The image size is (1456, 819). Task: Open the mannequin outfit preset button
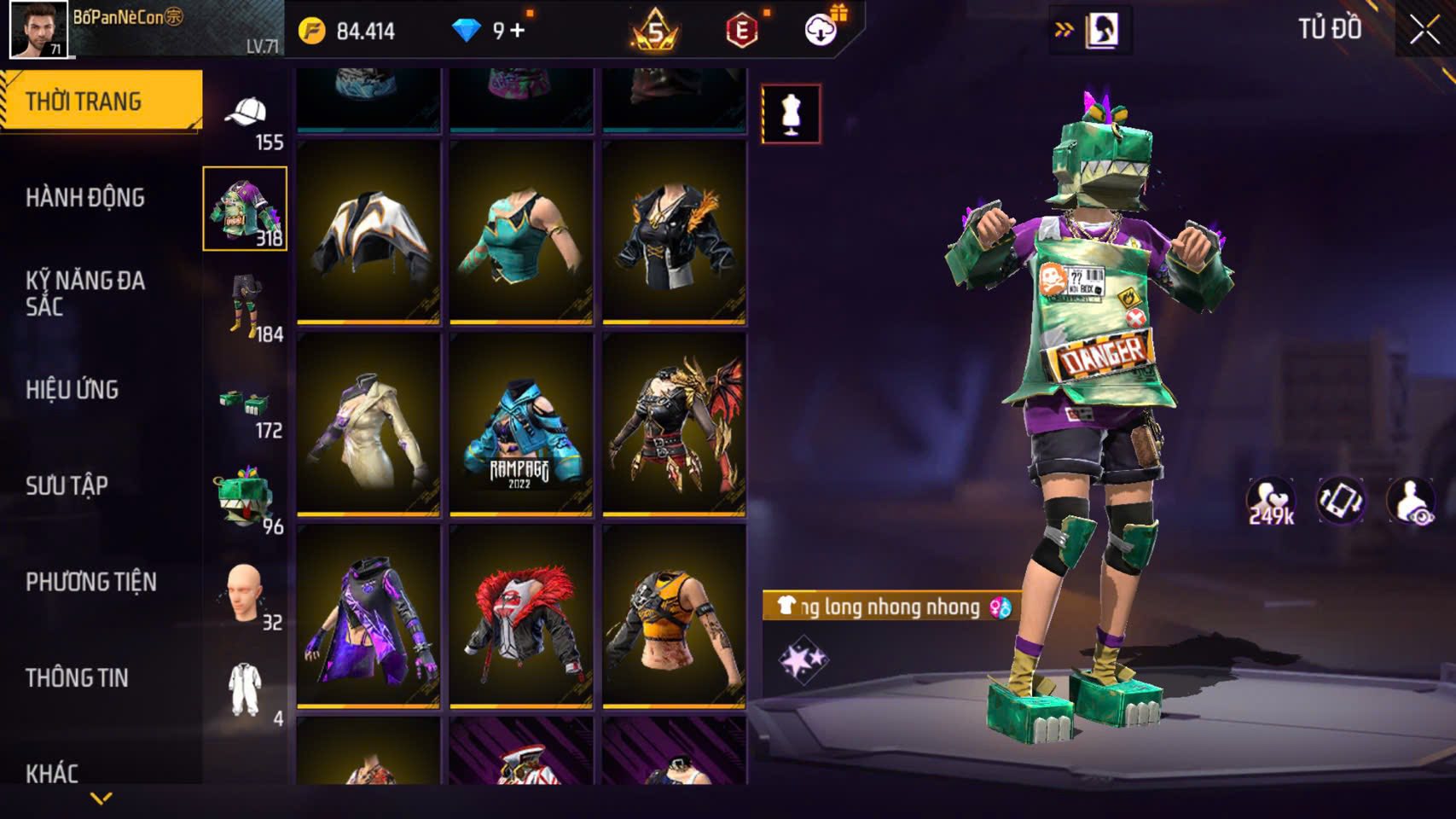click(x=791, y=113)
